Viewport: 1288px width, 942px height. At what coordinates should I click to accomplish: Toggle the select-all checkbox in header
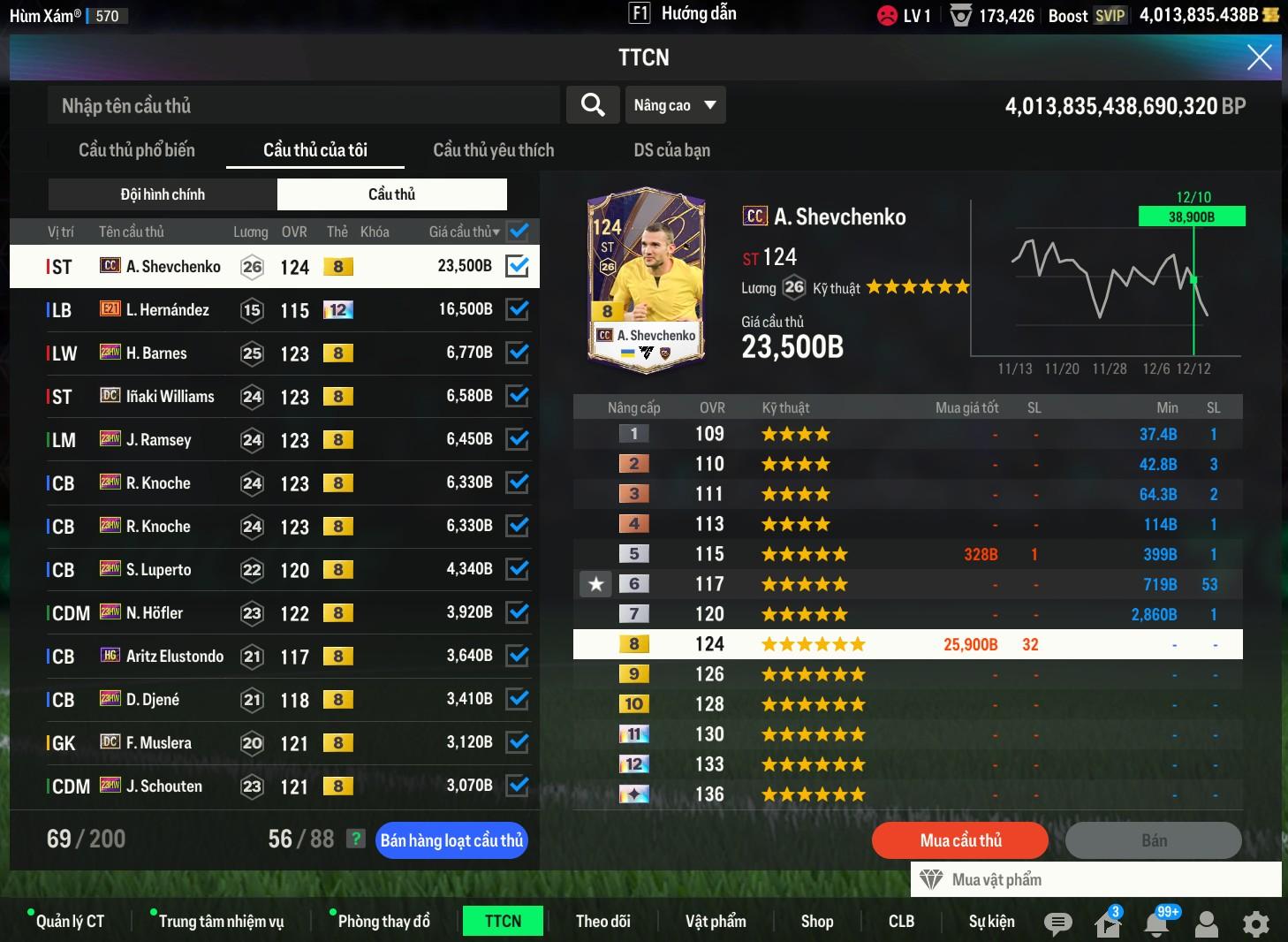pos(519,232)
